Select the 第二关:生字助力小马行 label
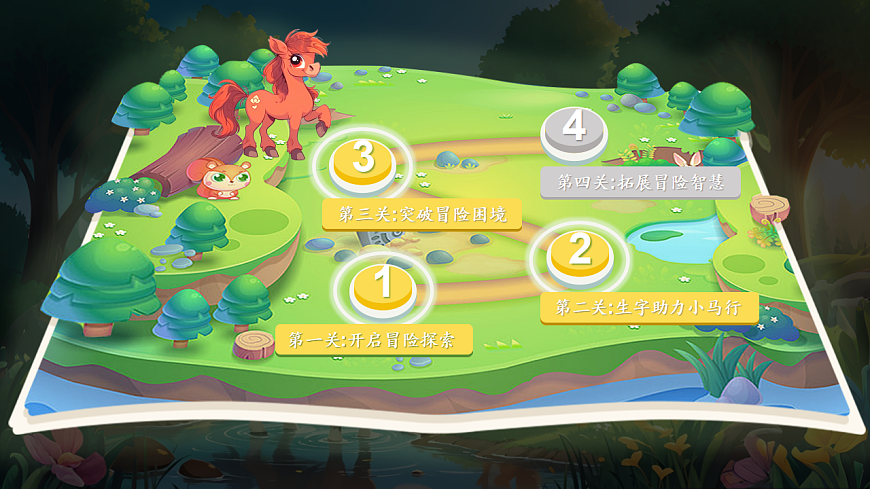Viewport: 870px width, 489px height. [x=649, y=308]
